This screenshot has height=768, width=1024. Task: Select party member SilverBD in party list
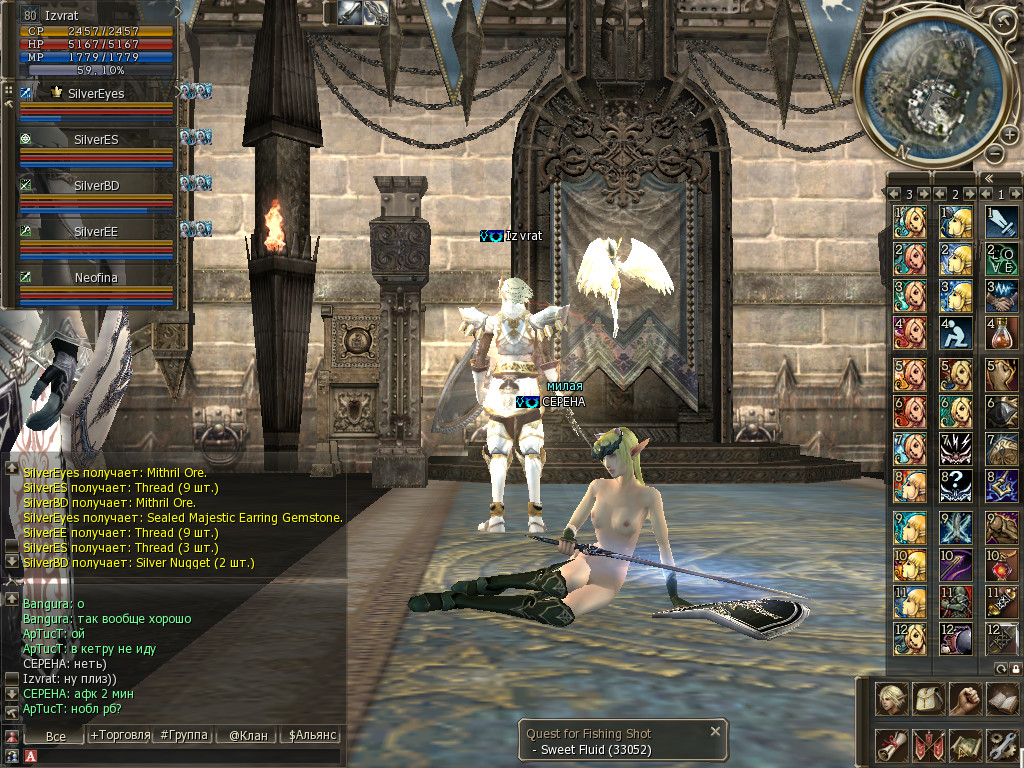pyautogui.click(x=96, y=186)
